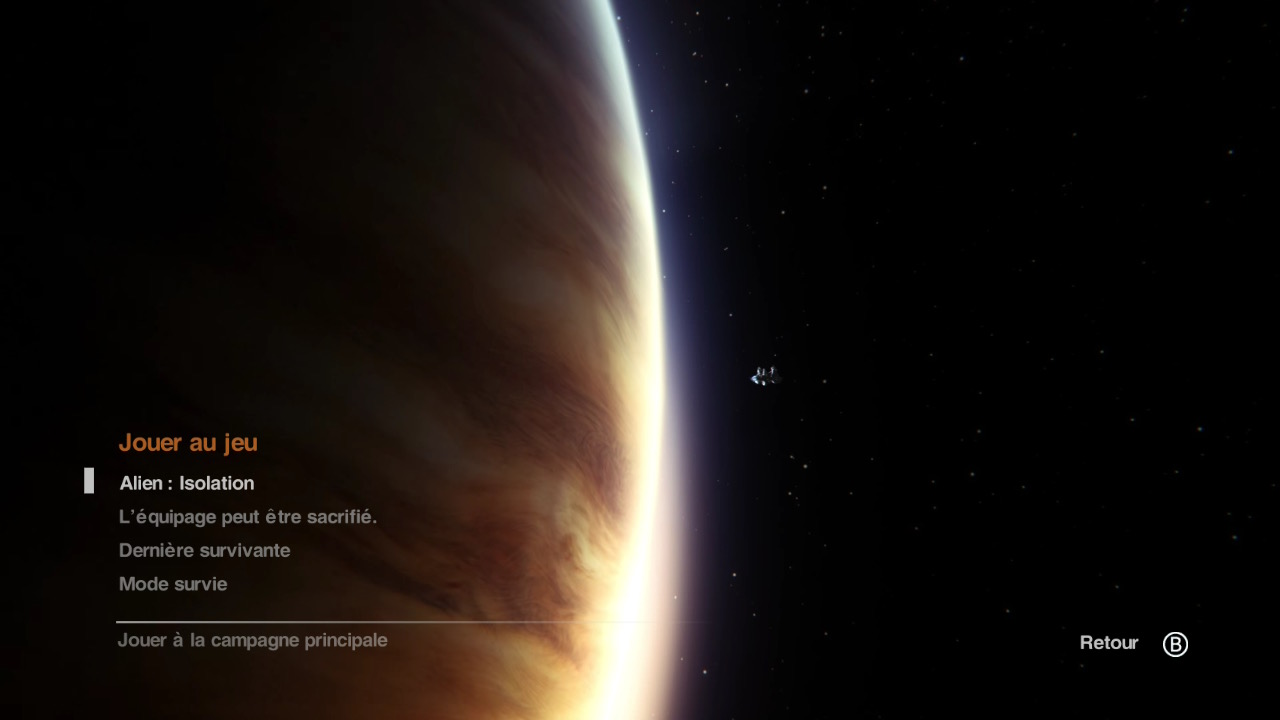This screenshot has height=720, width=1280.
Task: Launch Mode survie
Action: (173, 584)
